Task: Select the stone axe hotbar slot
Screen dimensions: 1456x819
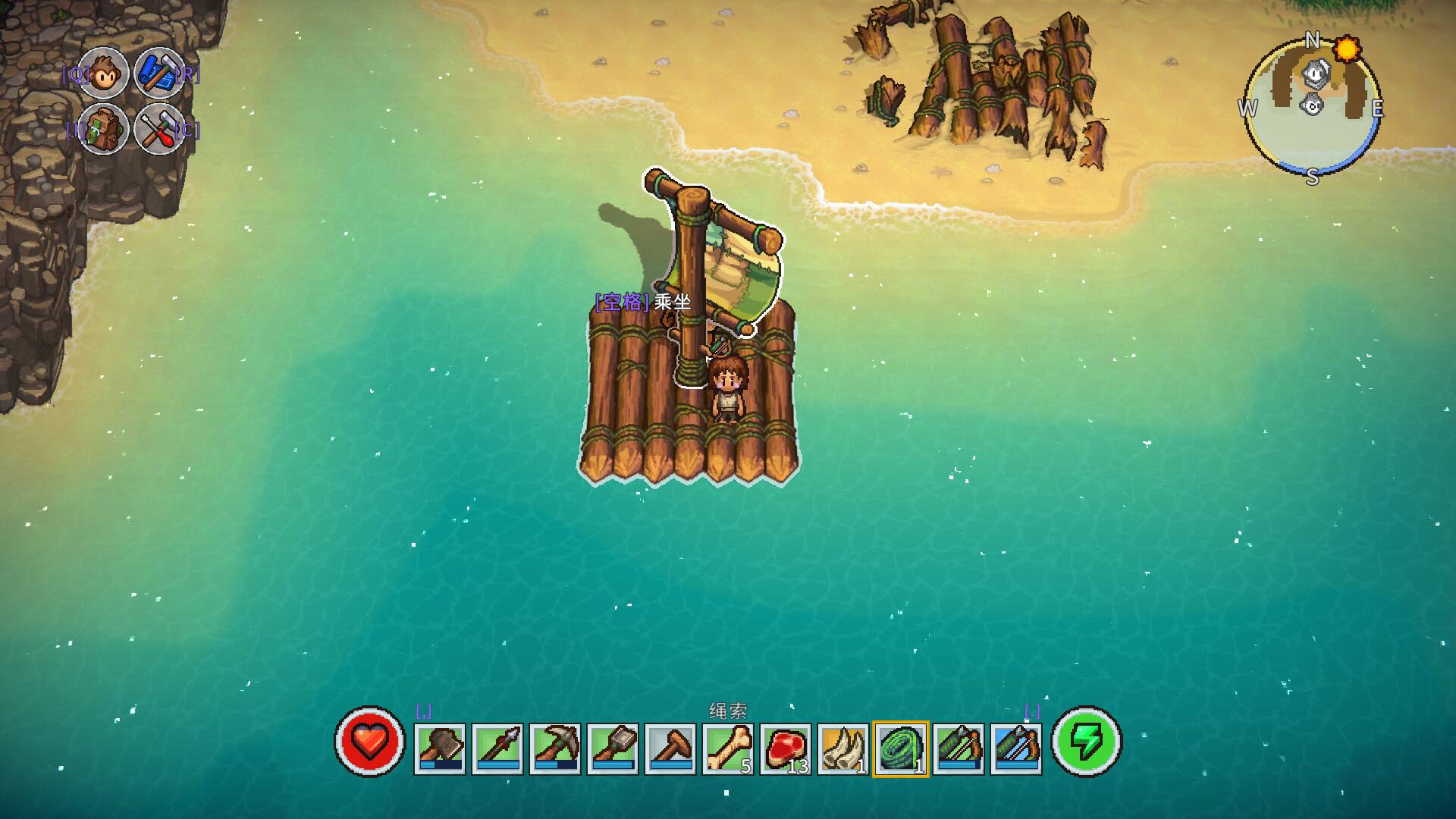Action: click(x=440, y=748)
